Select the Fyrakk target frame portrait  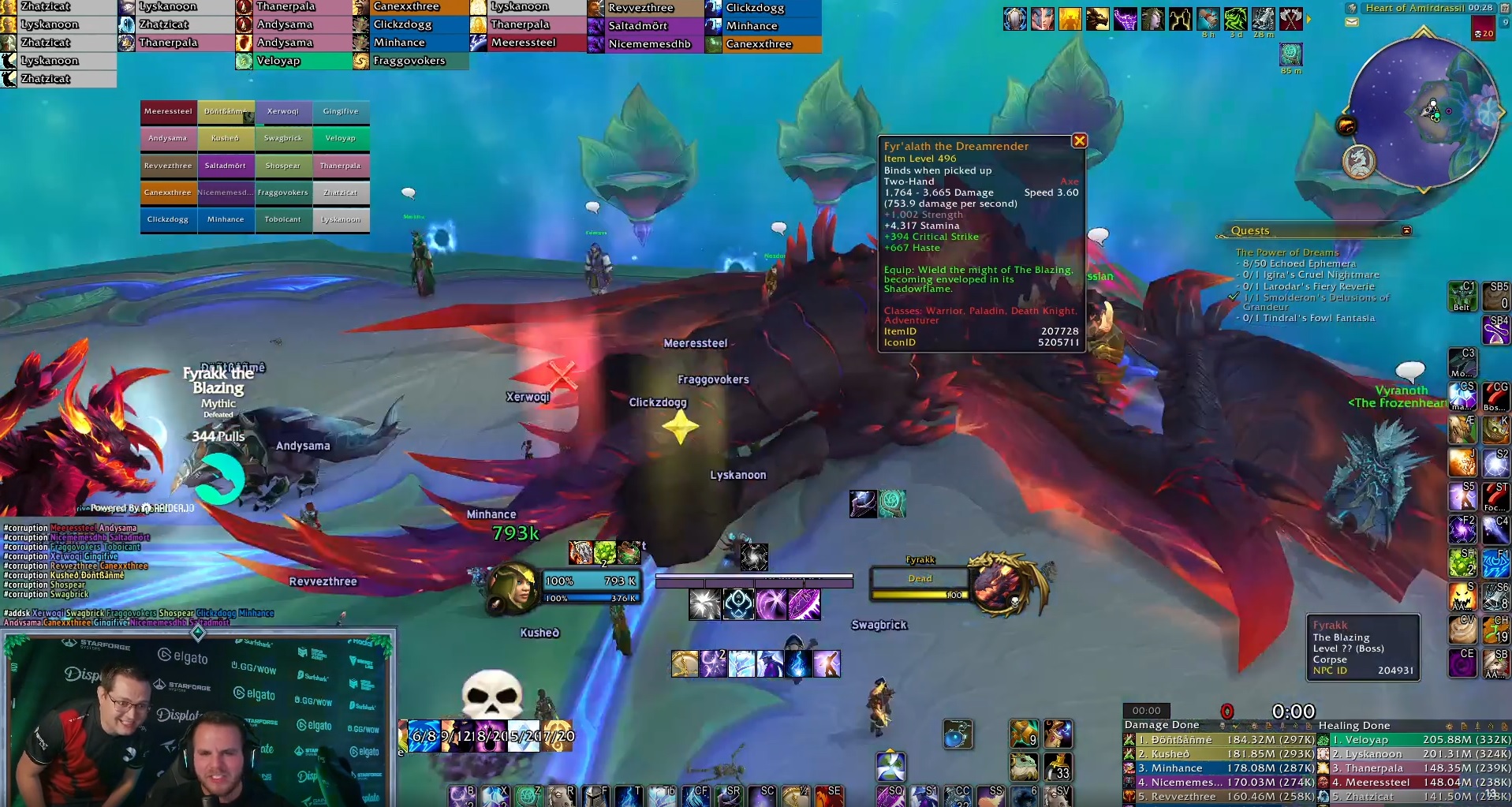coord(1001,585)
